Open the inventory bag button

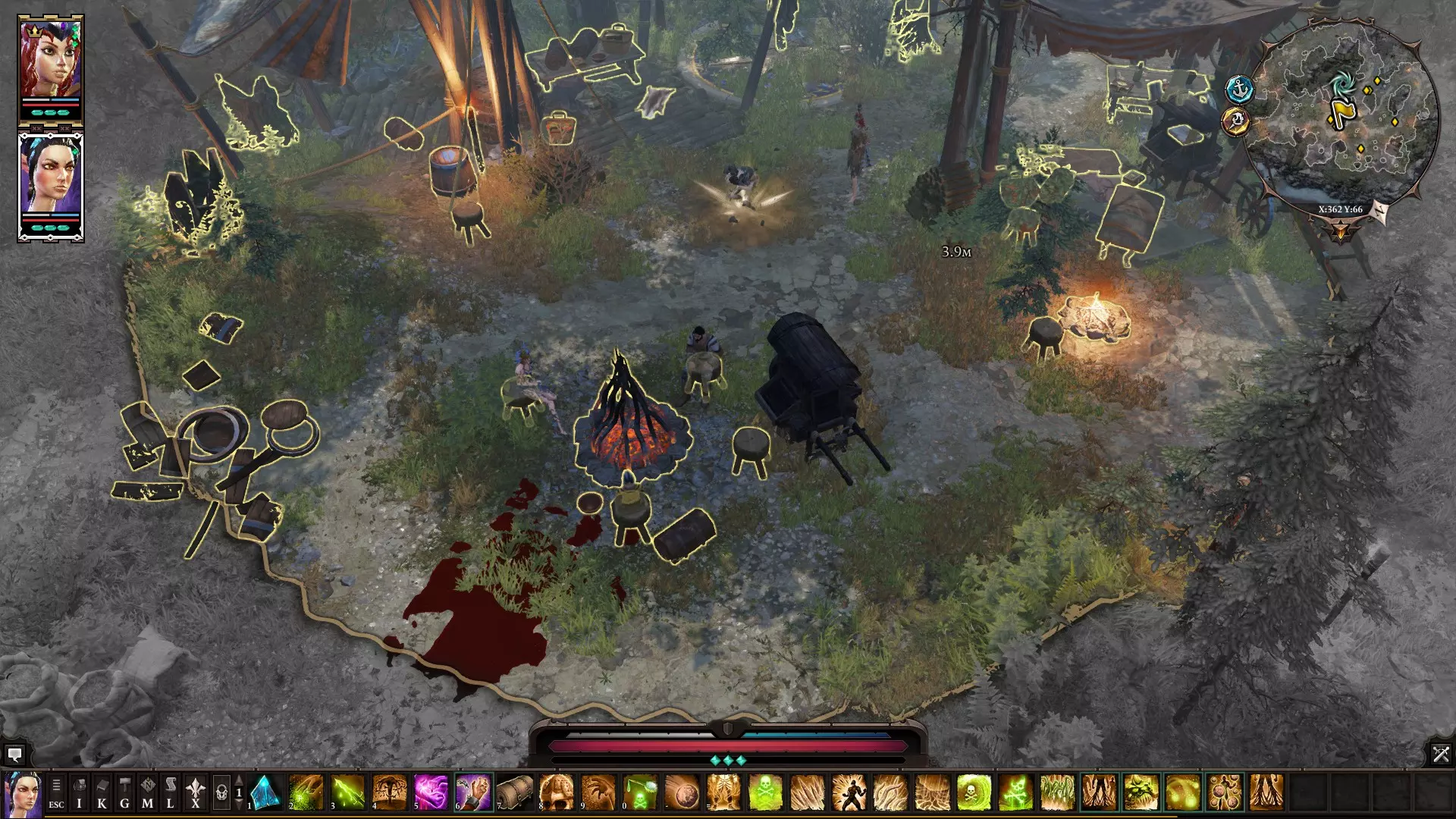tap(79, 793)
